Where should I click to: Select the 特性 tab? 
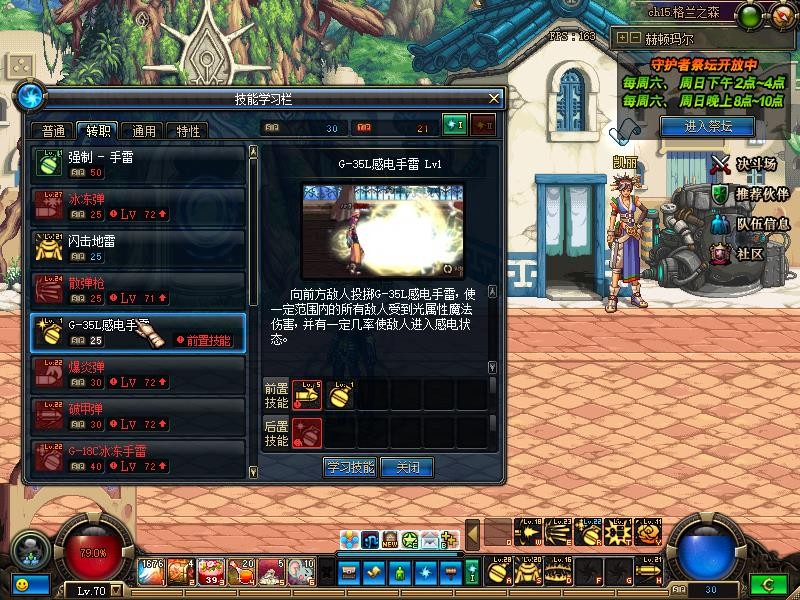click(x=188, y=131)
